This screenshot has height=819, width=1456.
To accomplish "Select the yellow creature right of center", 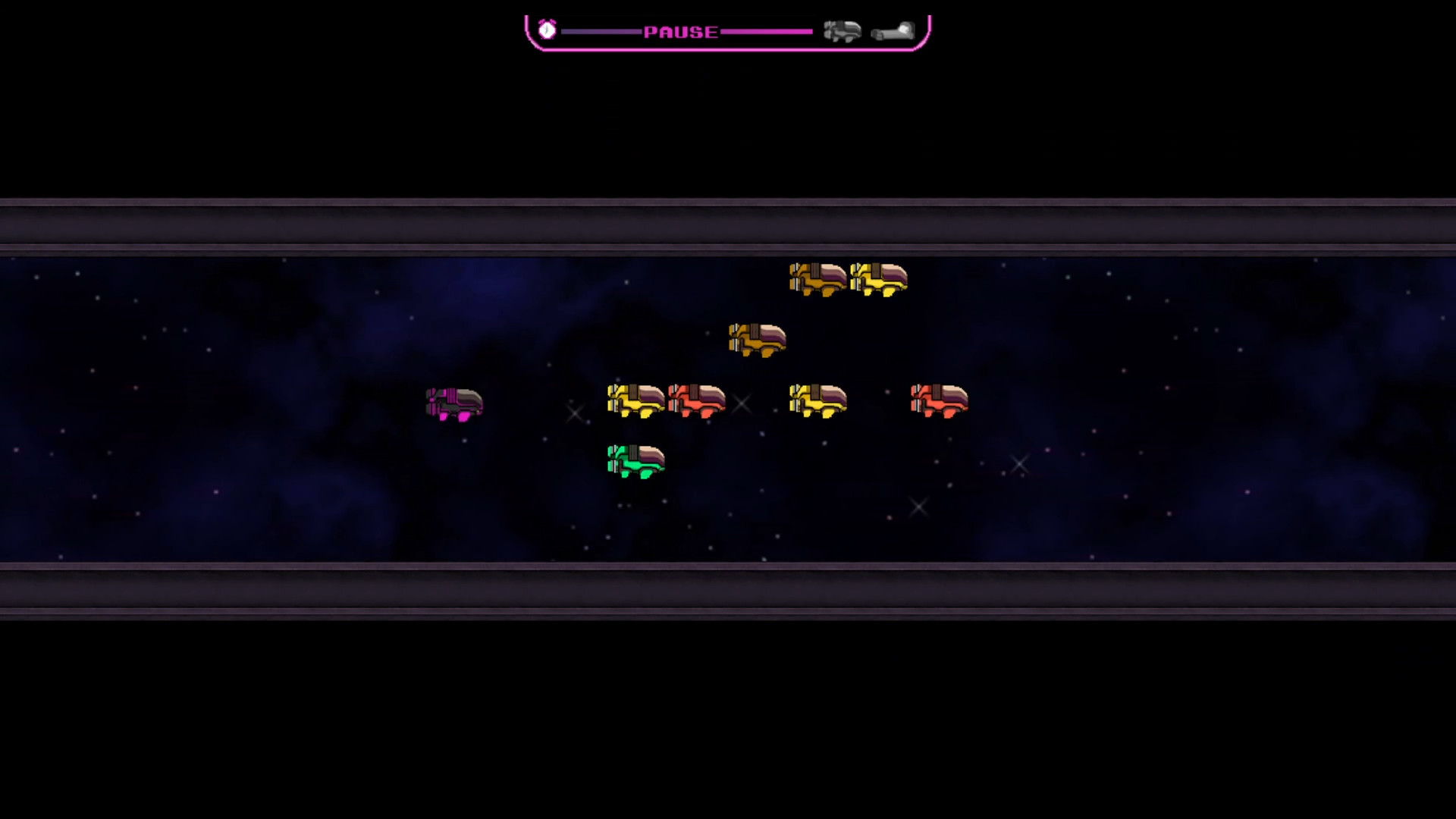I will pyautogui.click(x=819, y=400).
